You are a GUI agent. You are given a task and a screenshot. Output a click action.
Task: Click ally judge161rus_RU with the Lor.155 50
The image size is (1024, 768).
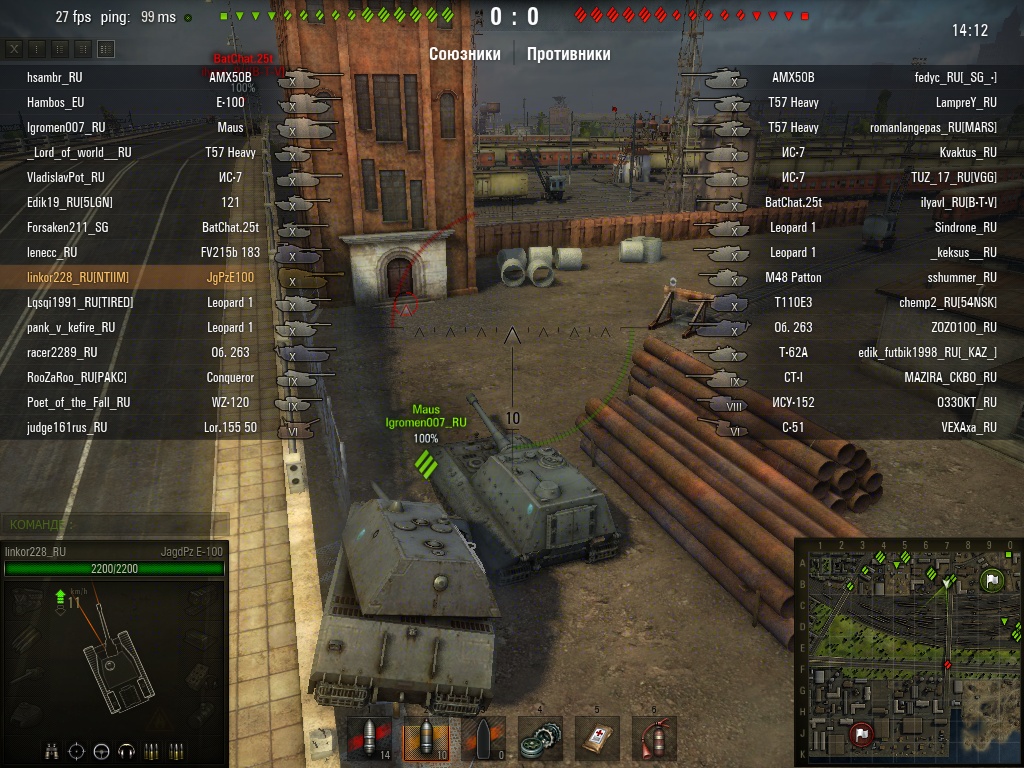pyautogui.click(x=67, y=427)
